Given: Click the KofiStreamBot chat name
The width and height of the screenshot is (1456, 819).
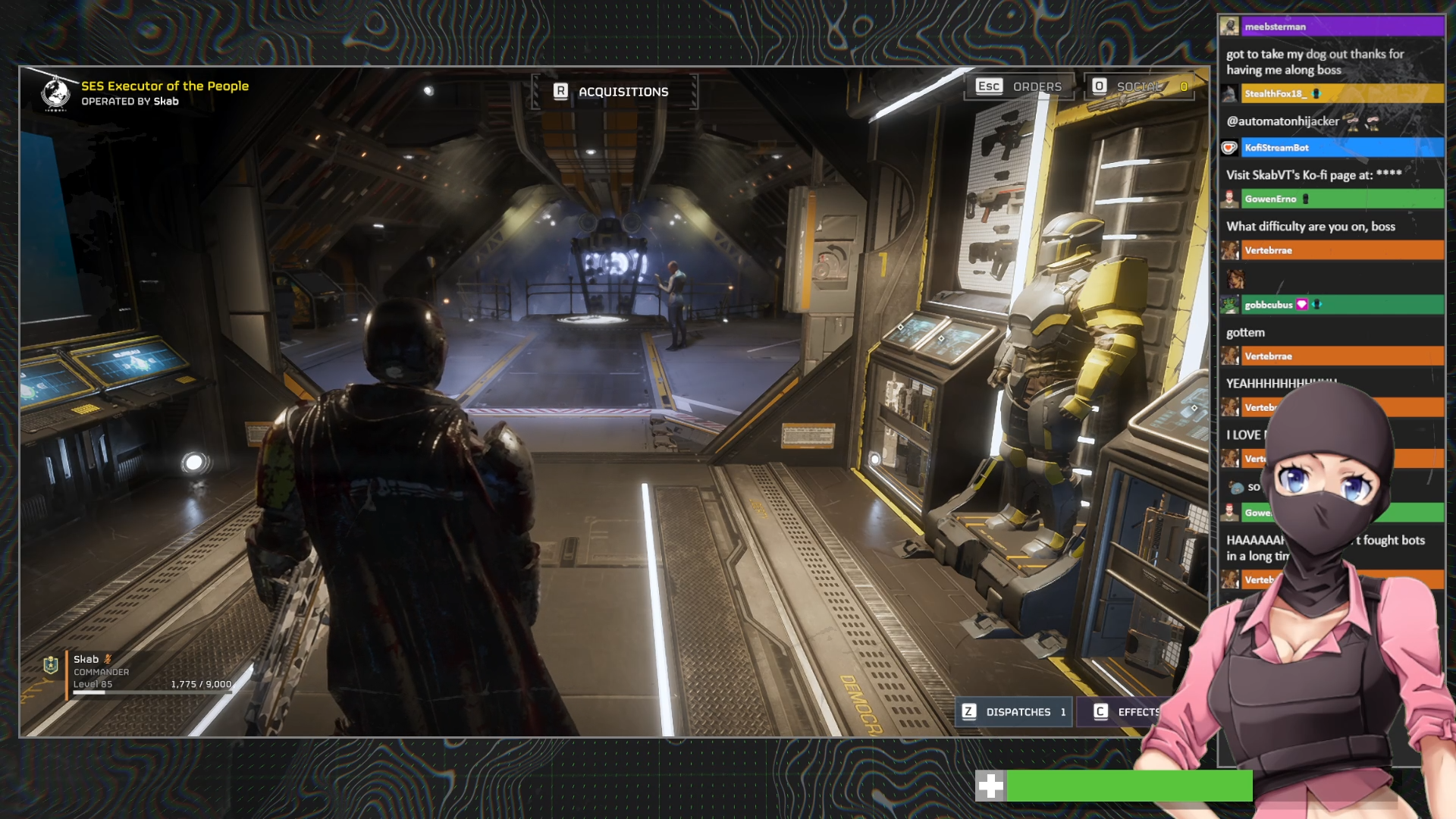Looking at the screenshot, I should click(x=1276, y=148).
